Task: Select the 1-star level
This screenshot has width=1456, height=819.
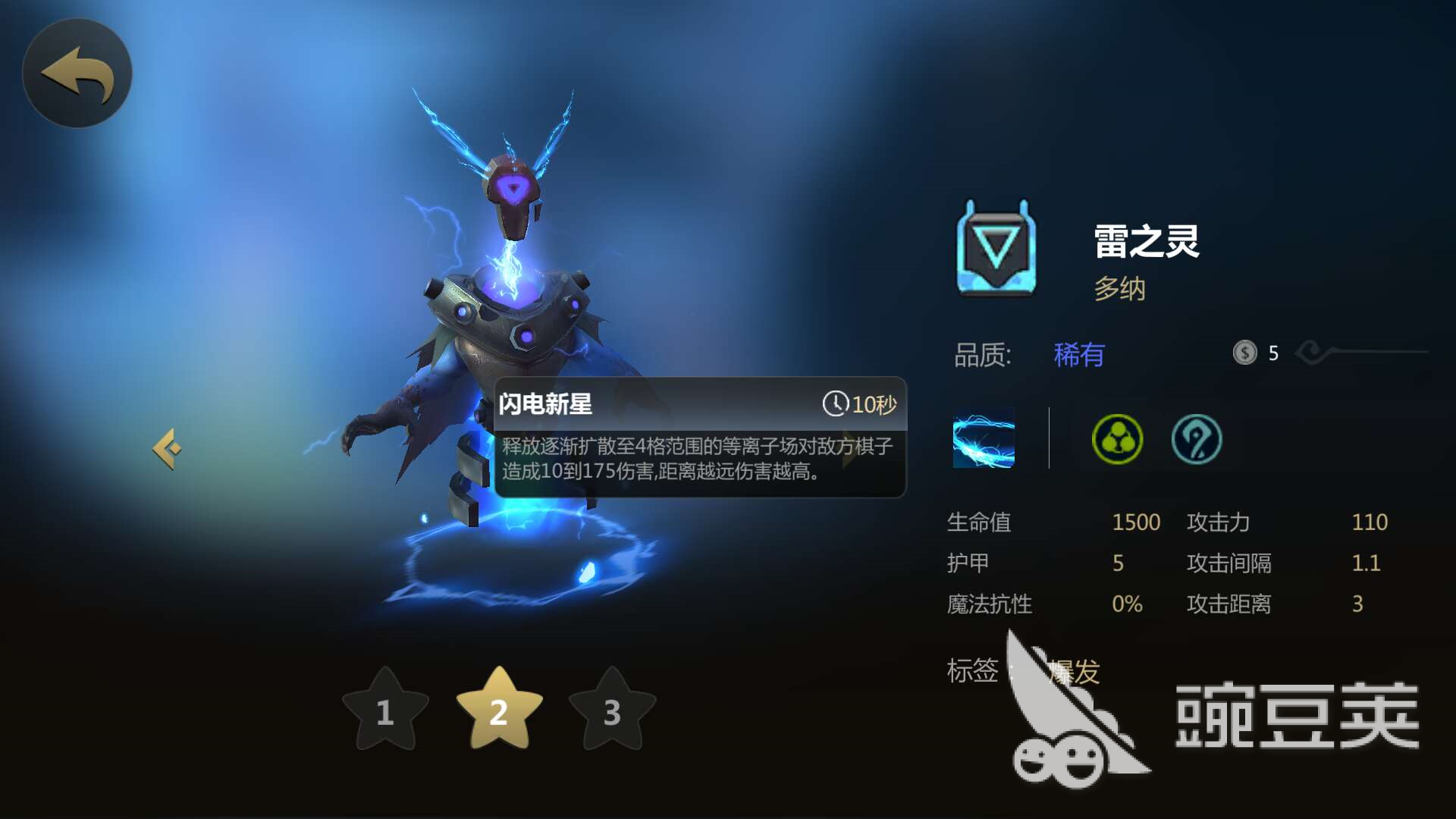Action: [x=385, y=711]
